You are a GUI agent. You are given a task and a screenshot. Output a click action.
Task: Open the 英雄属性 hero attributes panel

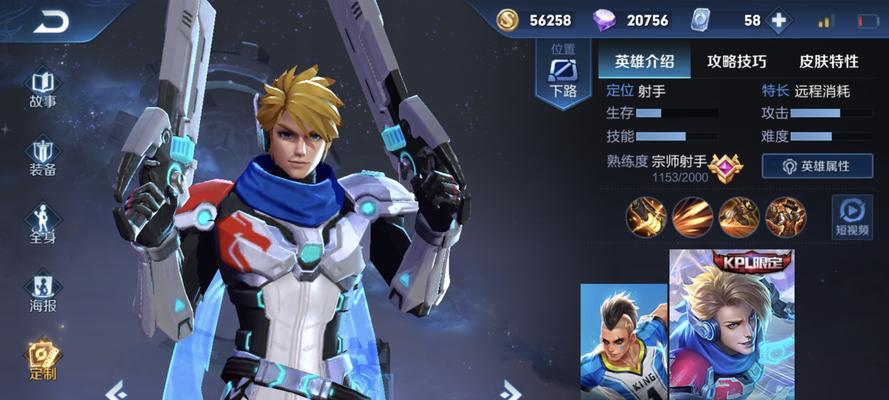pyautogui.click(x=817, y=166)
